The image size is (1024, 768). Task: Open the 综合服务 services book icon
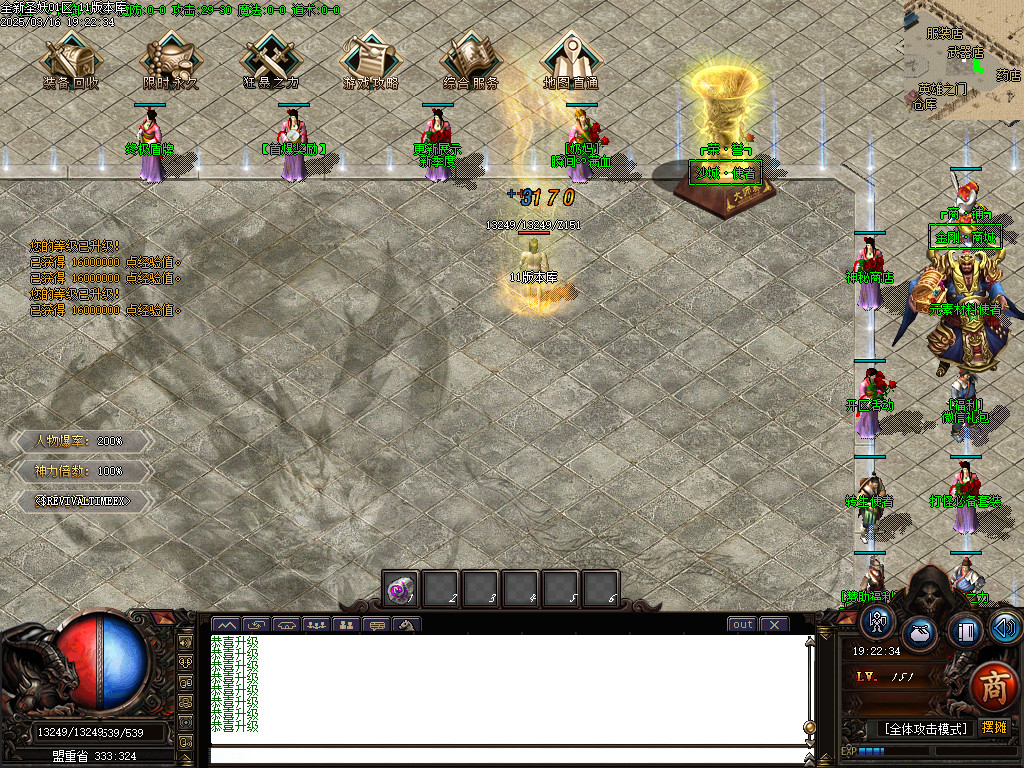tap(470, 60)
